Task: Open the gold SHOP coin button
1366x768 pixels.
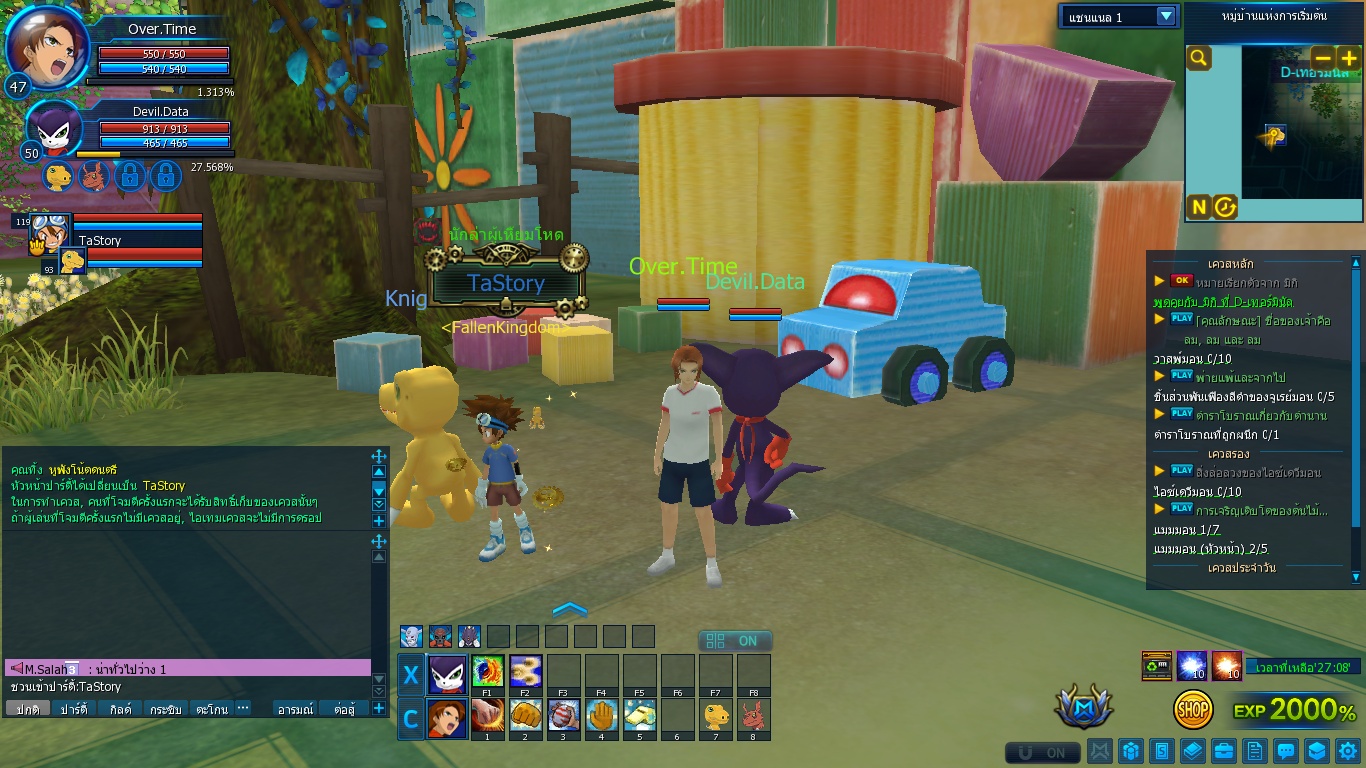Action: pyautogui.click(x=1193, y=709)
